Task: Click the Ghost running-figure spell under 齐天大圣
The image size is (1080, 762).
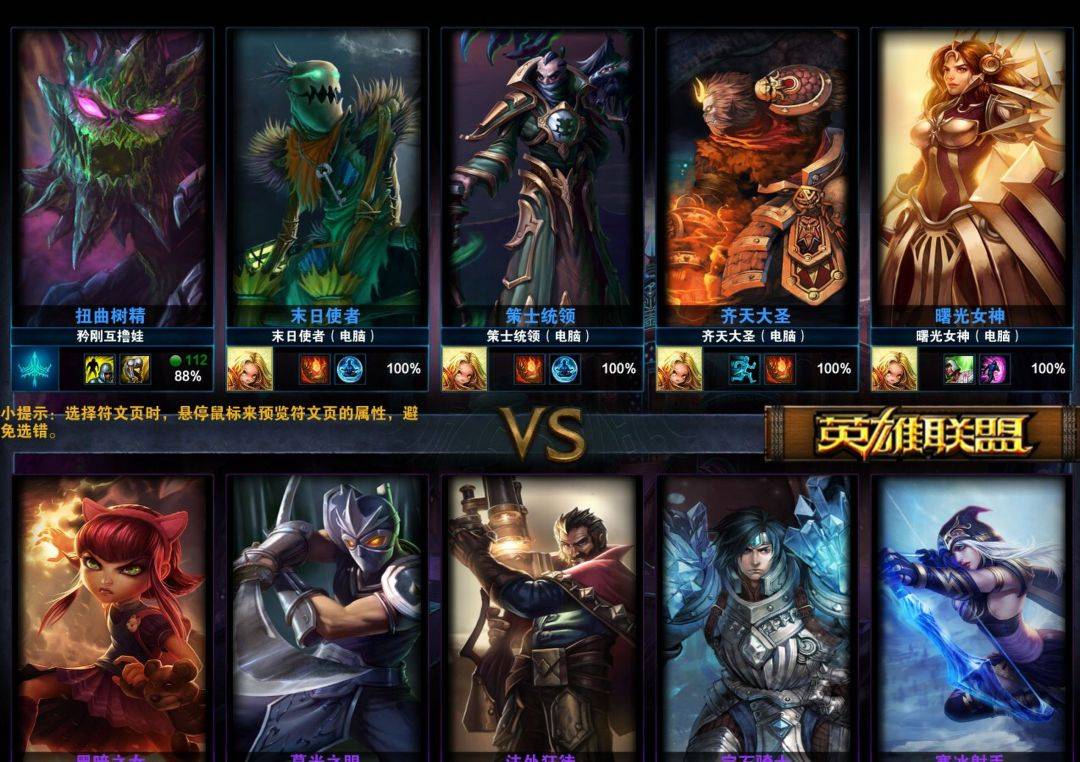Action: pyautogui.click(x=744, y=369)
